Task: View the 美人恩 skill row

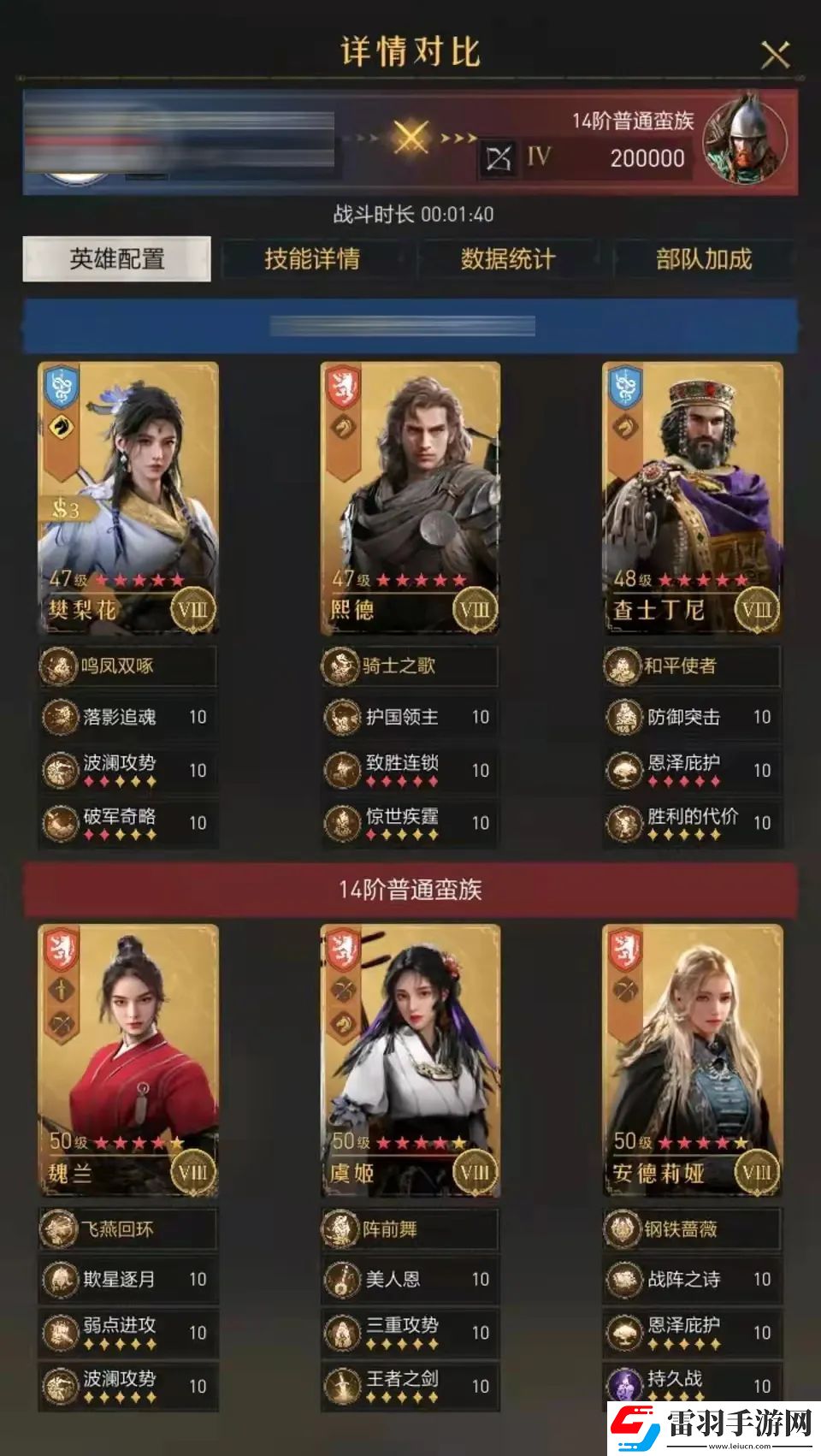Action: [x=410, y=1280]
